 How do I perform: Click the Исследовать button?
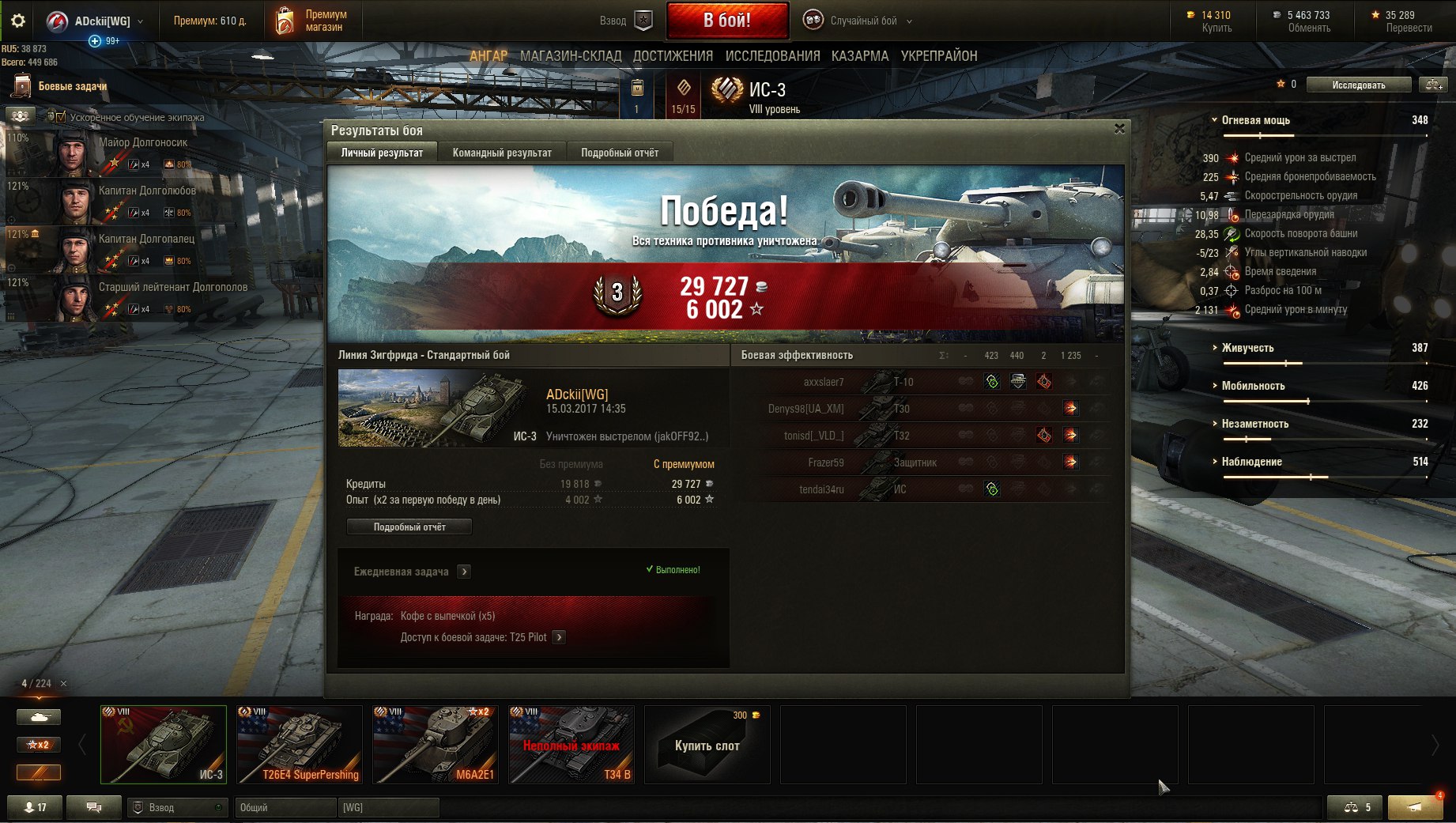click(1358, 85)
